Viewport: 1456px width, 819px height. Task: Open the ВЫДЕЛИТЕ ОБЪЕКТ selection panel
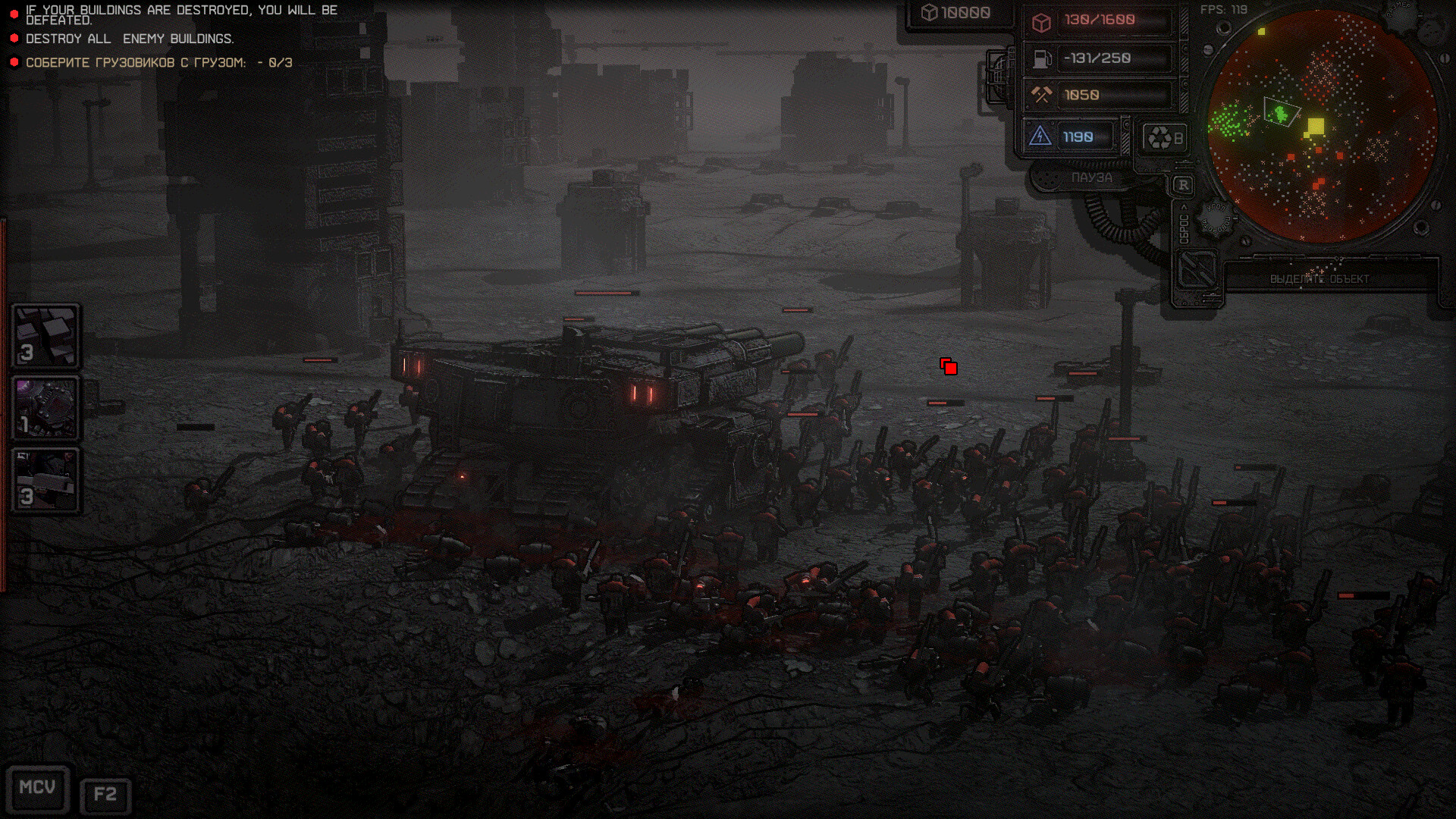[1321, 279]
